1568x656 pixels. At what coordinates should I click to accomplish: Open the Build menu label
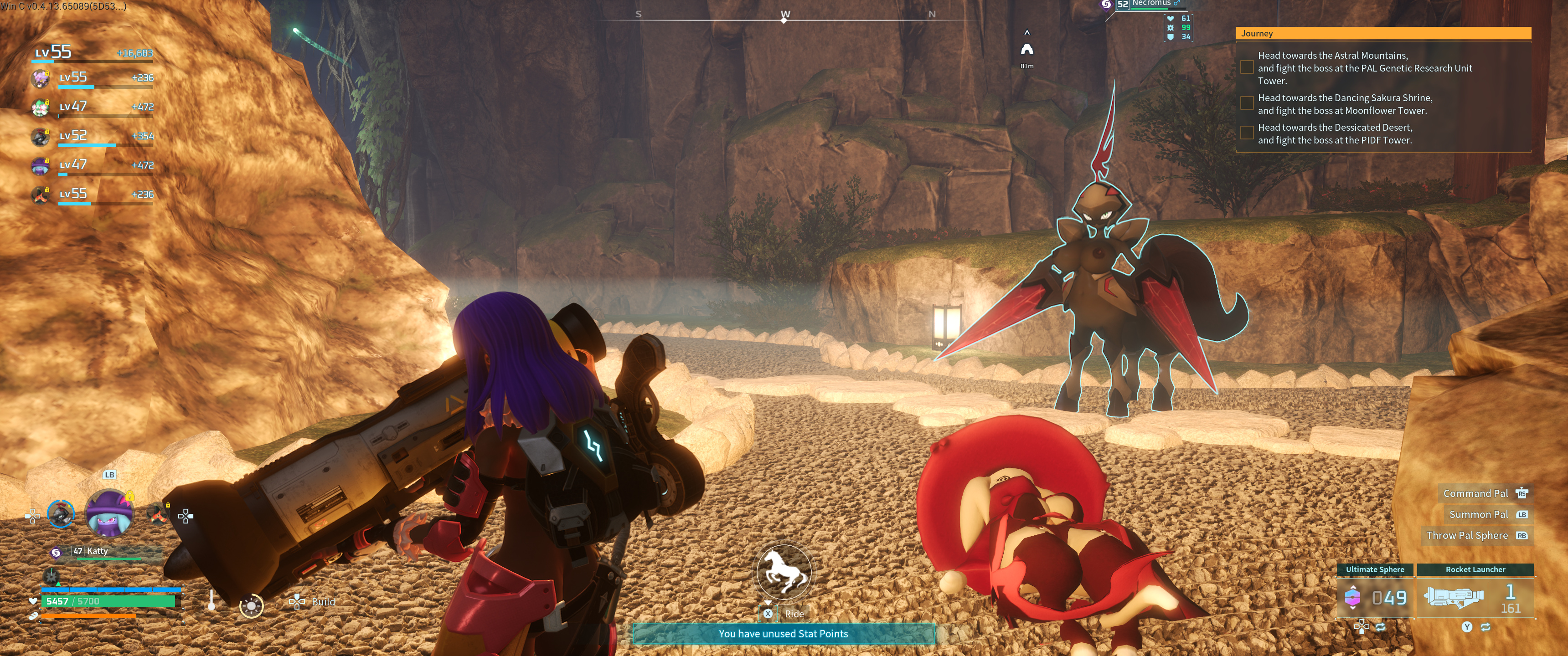[323, 602]
